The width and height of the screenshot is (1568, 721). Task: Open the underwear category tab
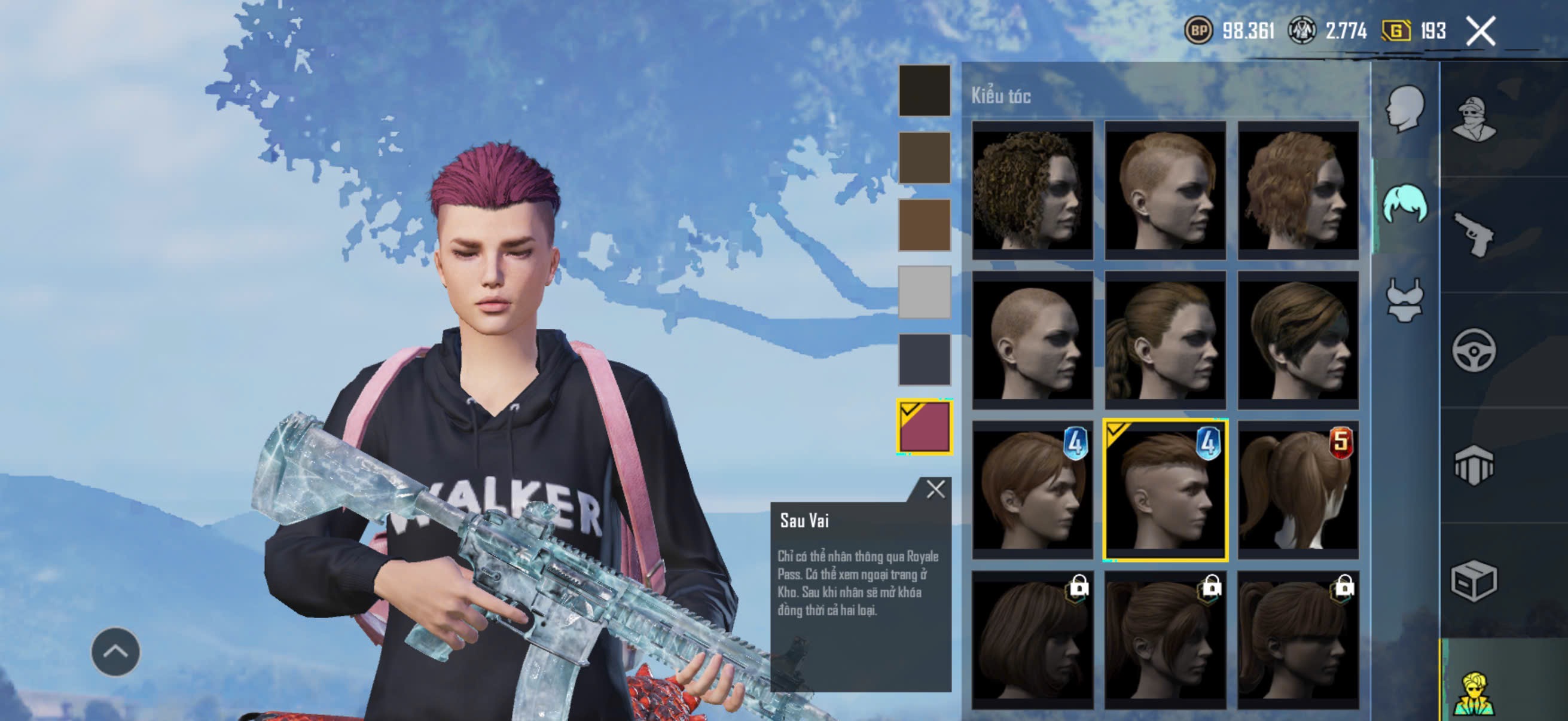click(x=1405, y=300)
